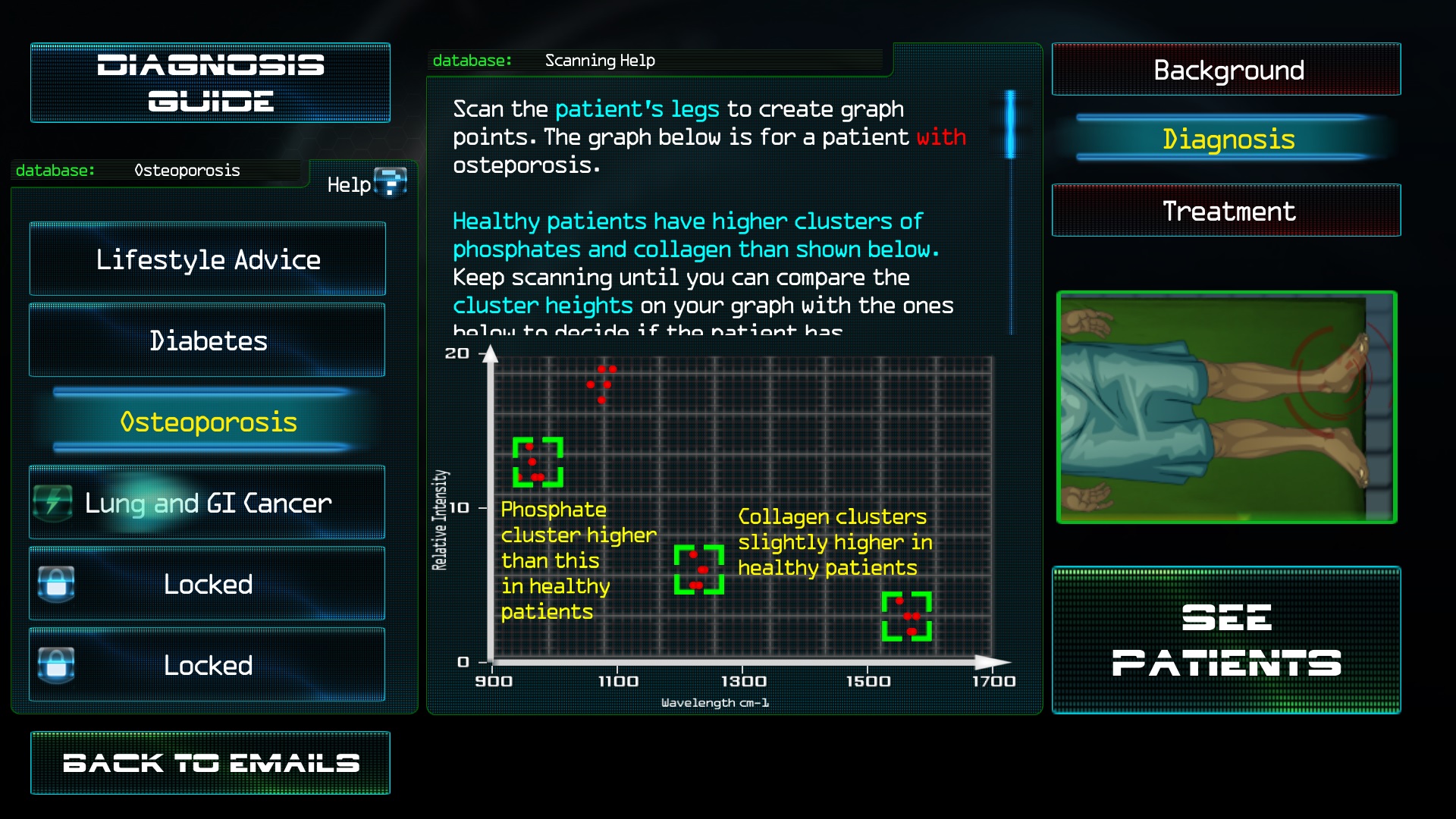Click the lightning icon beside Lung and GI Cancer
1456x819 pixels.
[x=52, y=503]
